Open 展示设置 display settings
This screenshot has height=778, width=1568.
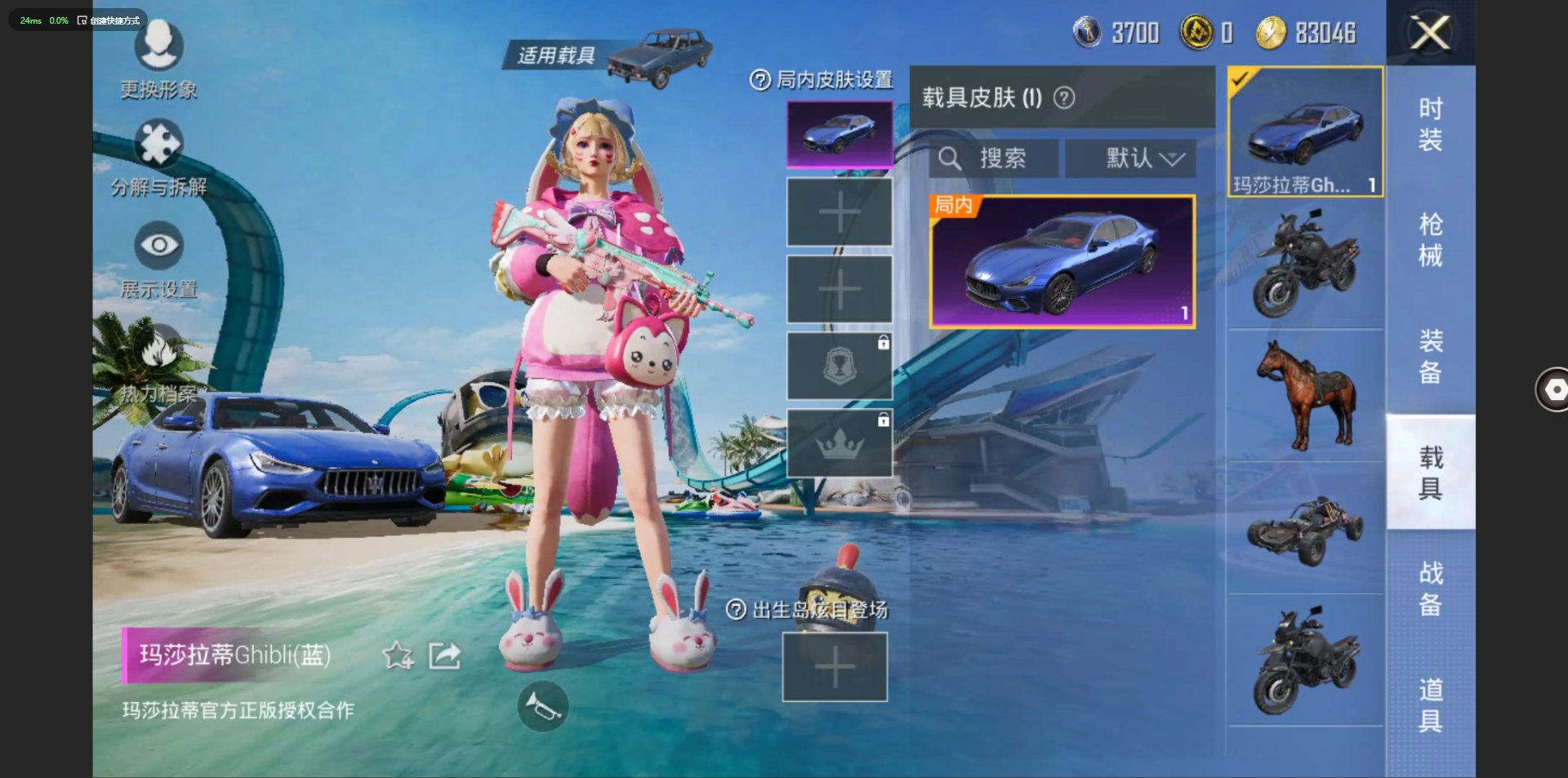(158, 260)
